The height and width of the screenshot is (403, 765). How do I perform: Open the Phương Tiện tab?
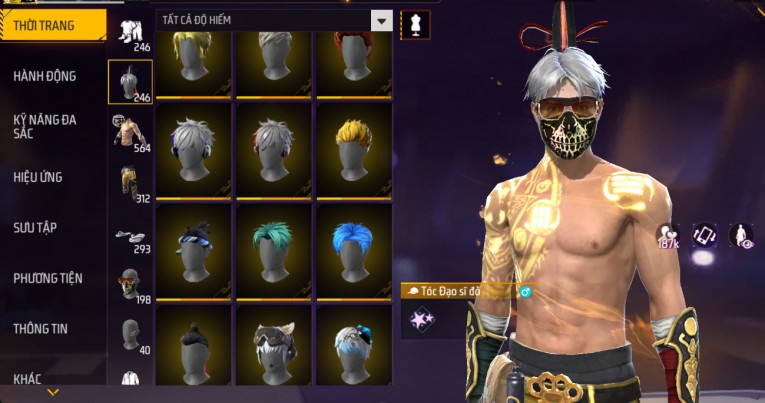[x=48, y=278]
